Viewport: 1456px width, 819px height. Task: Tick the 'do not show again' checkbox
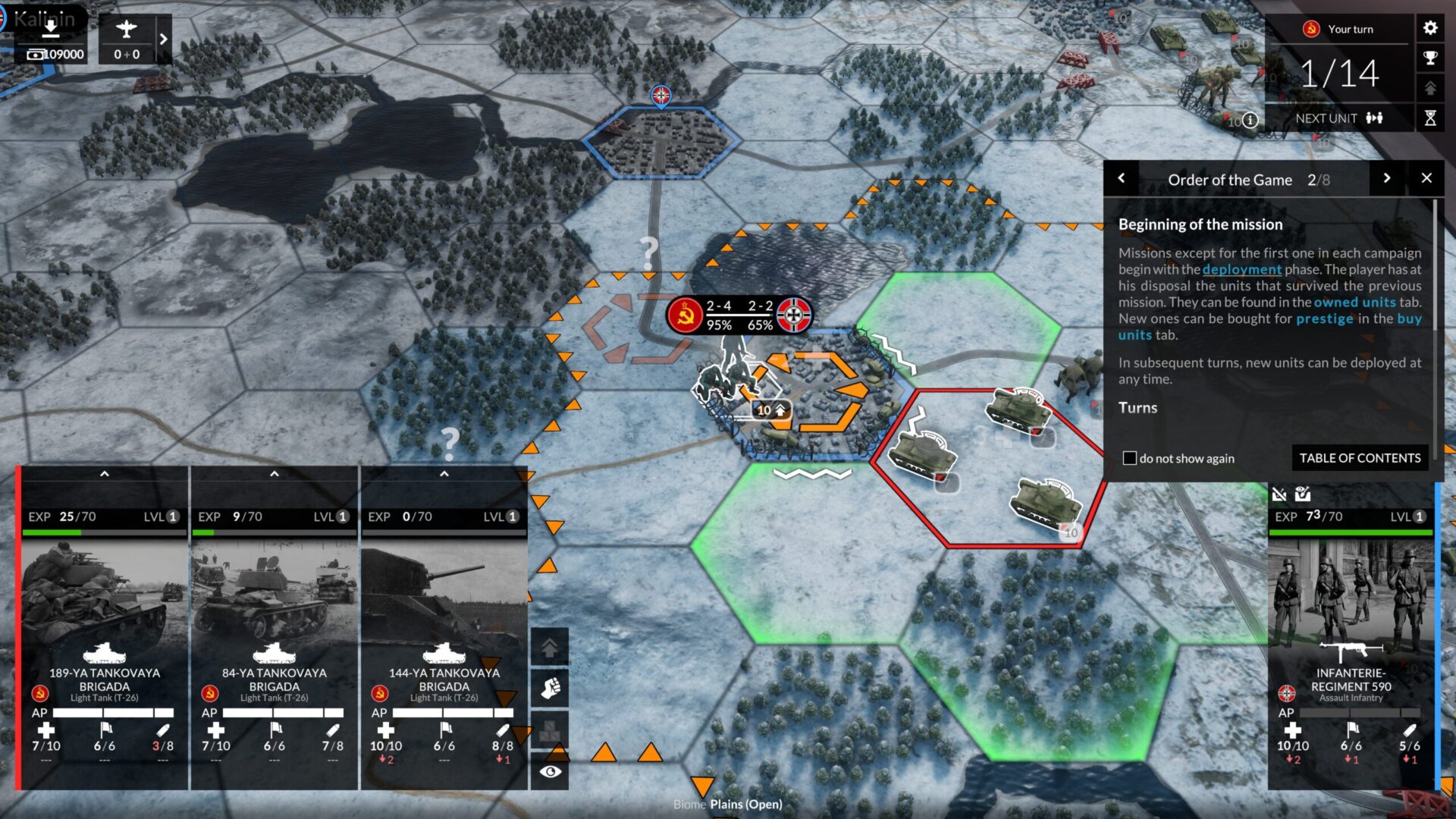pos(1130,458)
